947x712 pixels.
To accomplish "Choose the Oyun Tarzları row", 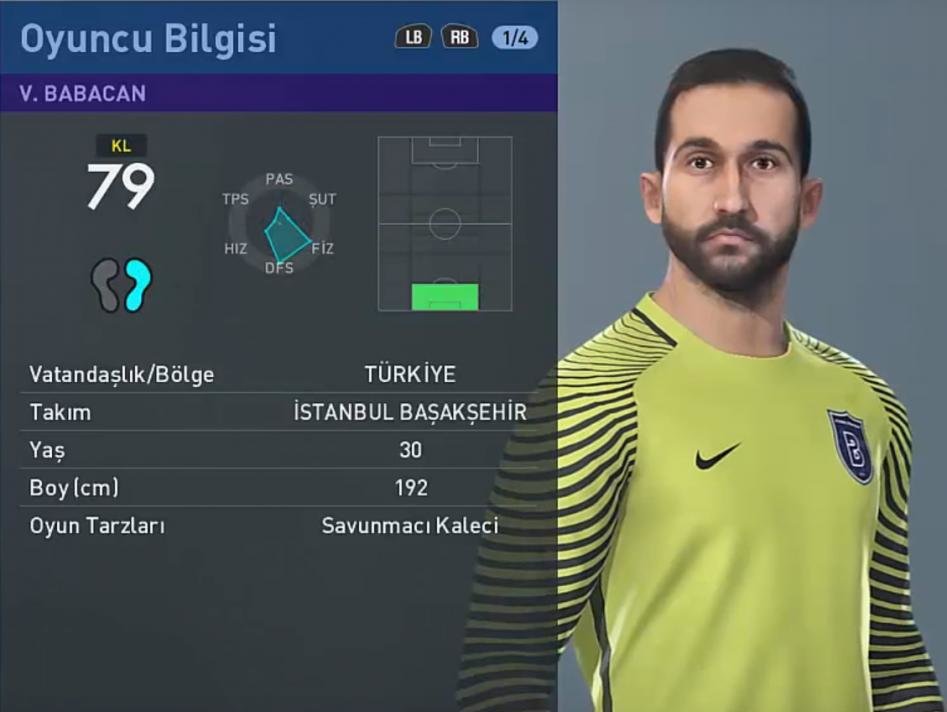I will click(278, 525).
